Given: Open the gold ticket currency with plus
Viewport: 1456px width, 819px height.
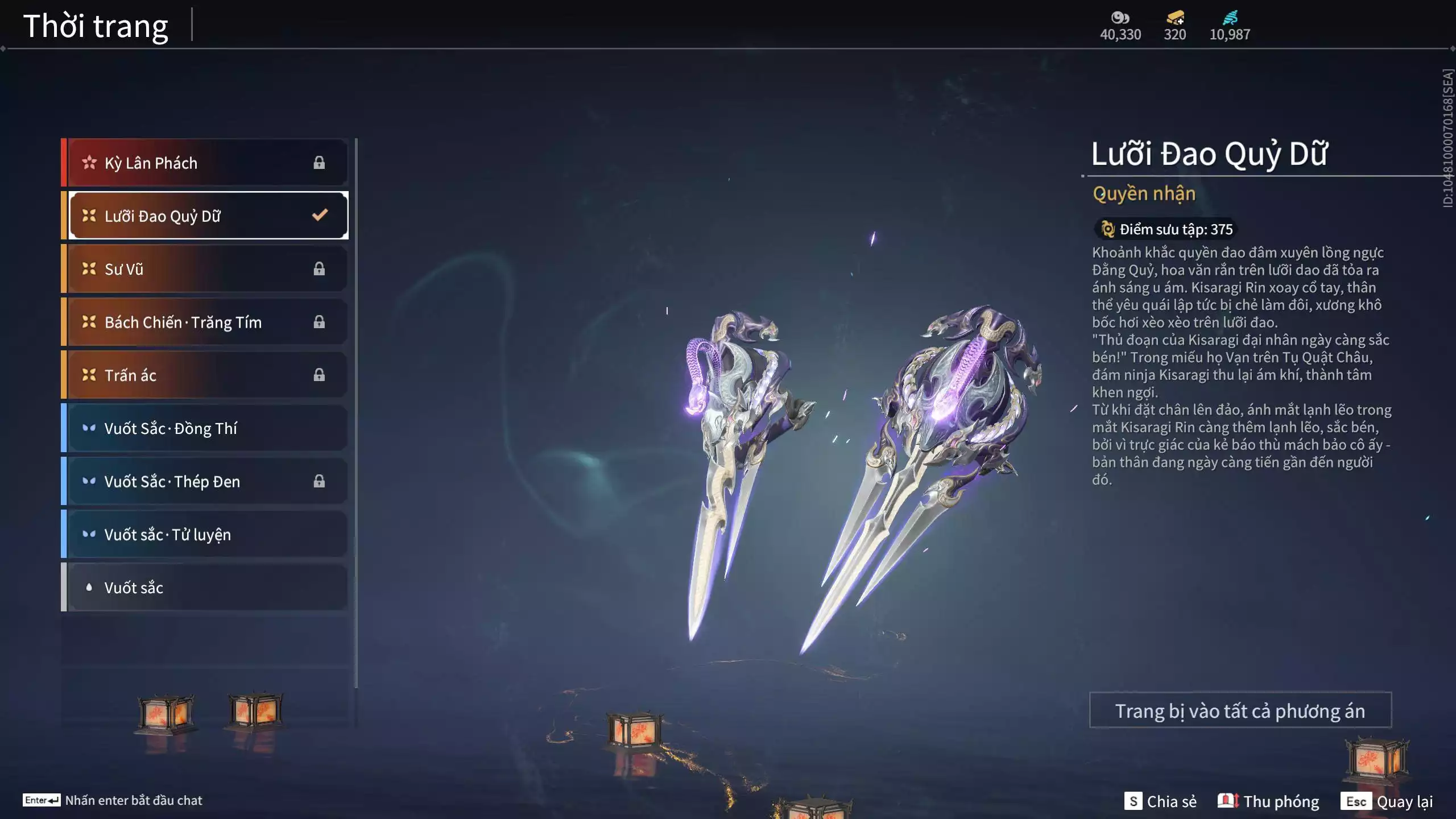Looking at the screenshot, I should 1174,18.
